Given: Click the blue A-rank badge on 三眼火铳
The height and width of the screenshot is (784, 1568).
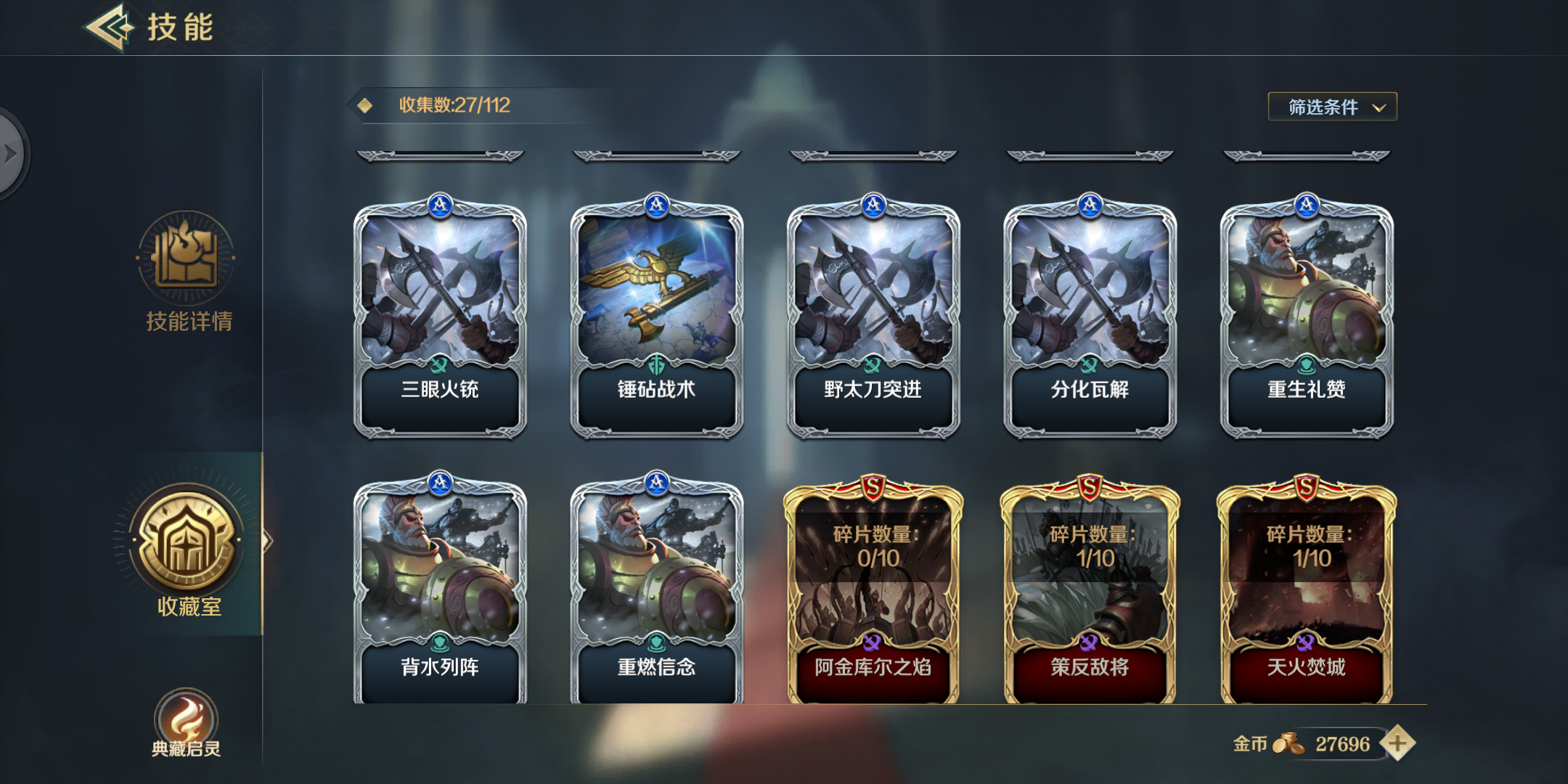Looking at the screenshot, I should pos(439,205).
